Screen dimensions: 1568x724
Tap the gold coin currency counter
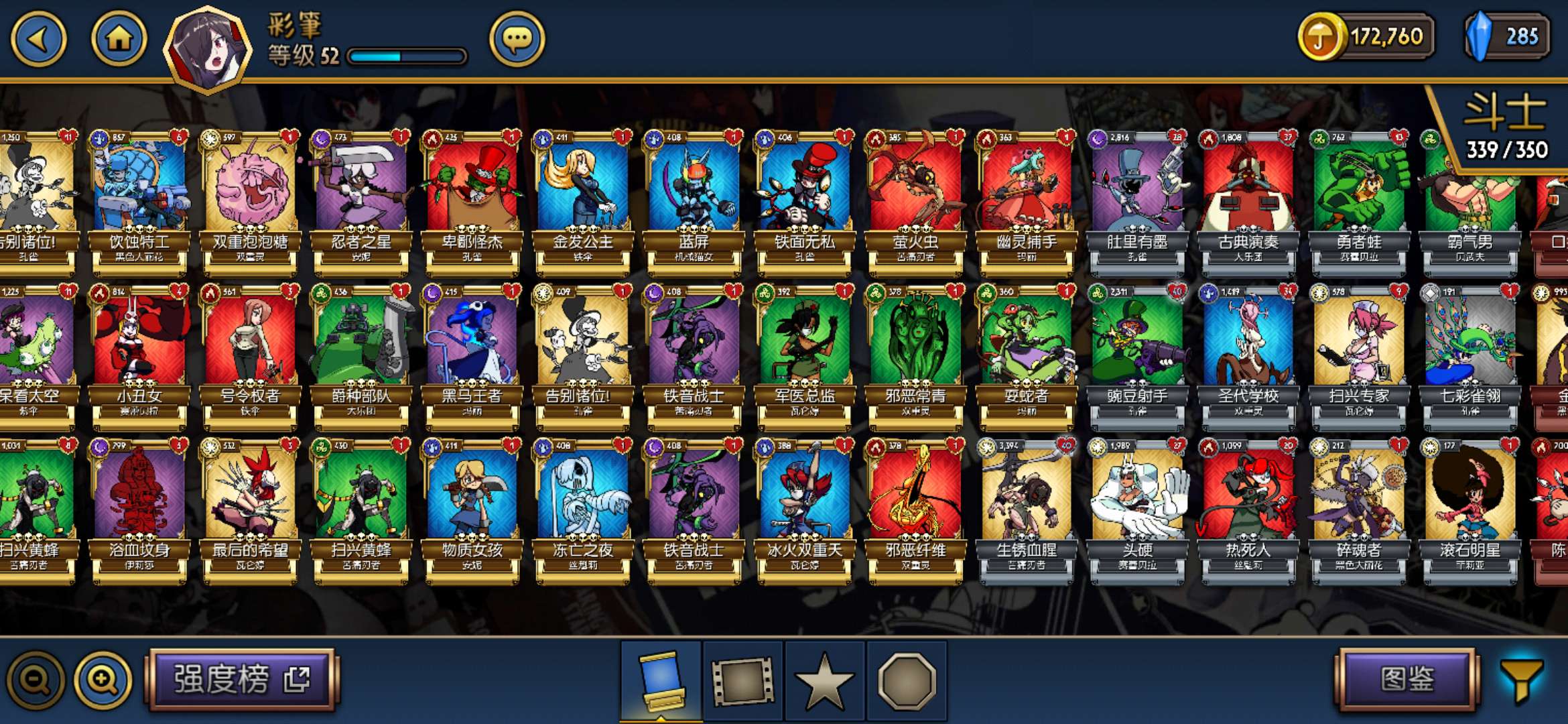click(1367, 37)
